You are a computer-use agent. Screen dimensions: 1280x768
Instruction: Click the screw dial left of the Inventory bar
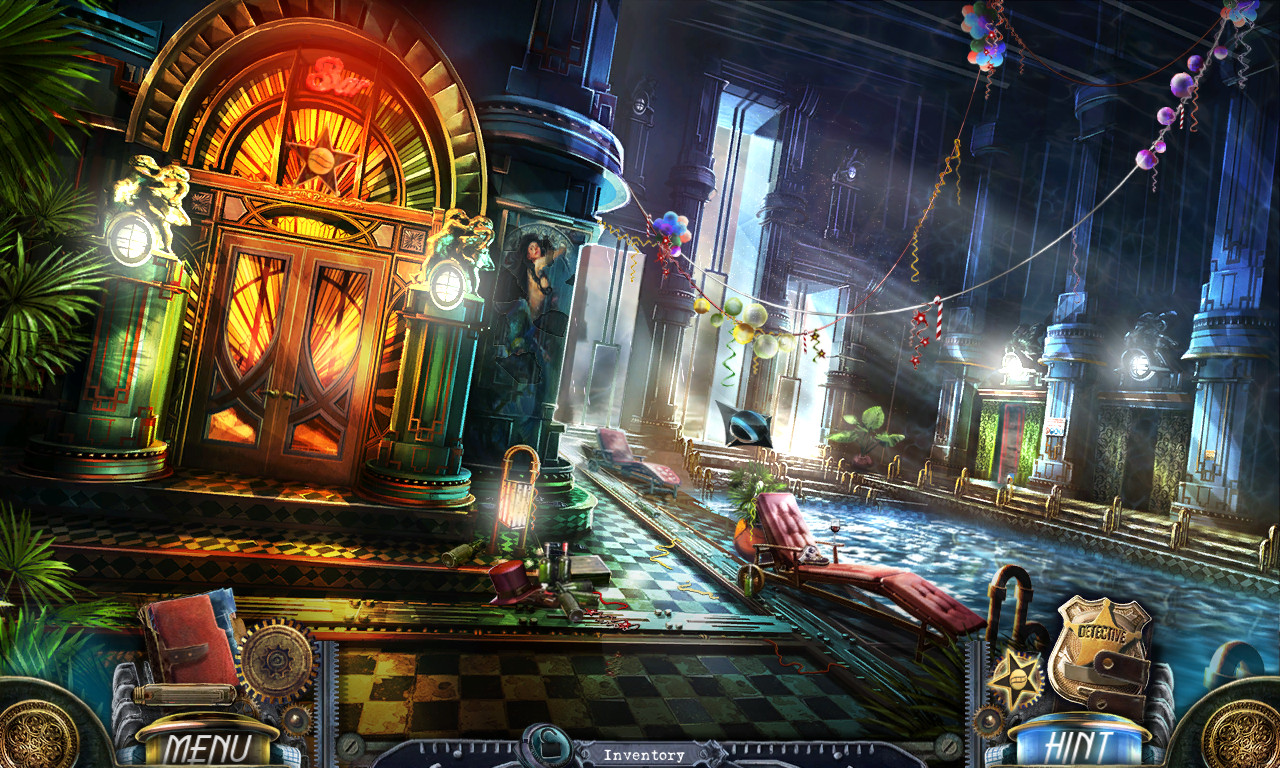click(x=350, y=747)
